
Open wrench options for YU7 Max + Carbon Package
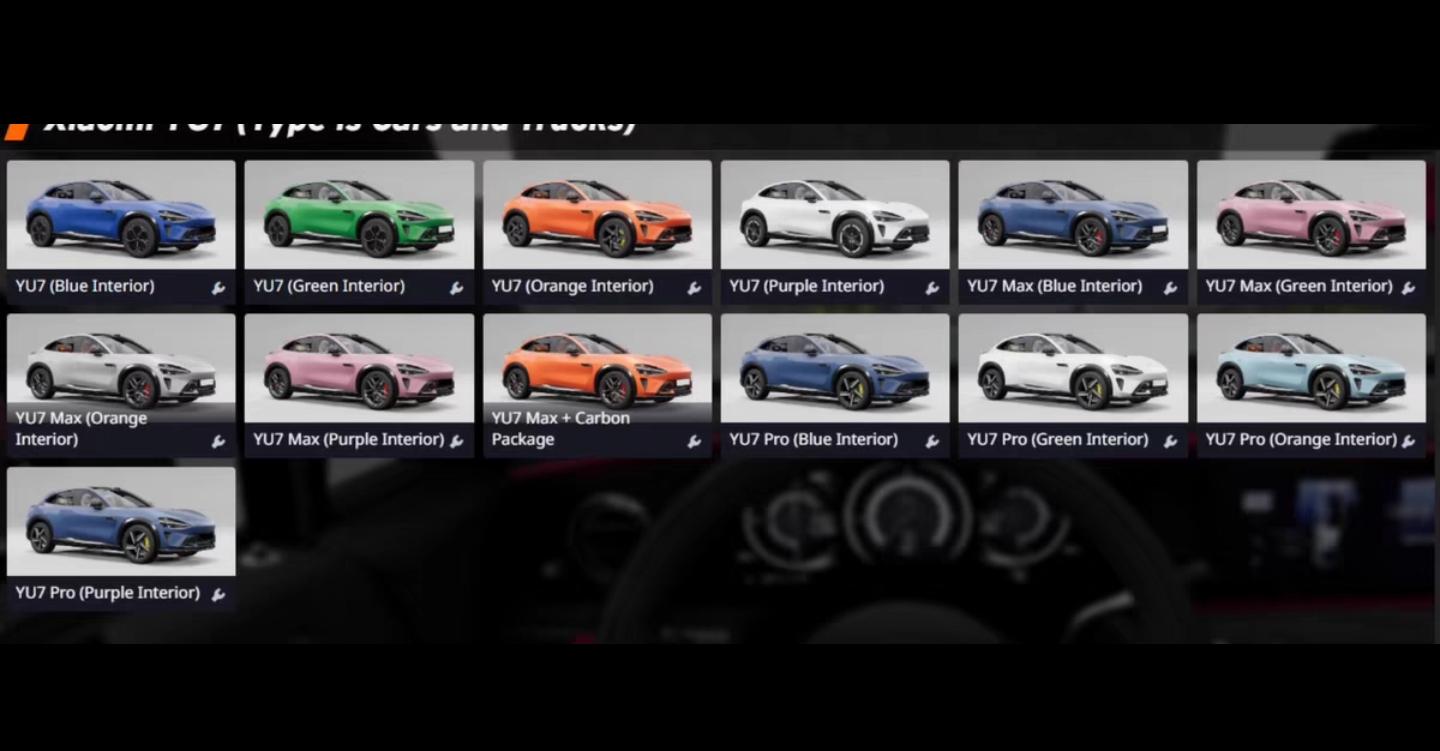694,441
